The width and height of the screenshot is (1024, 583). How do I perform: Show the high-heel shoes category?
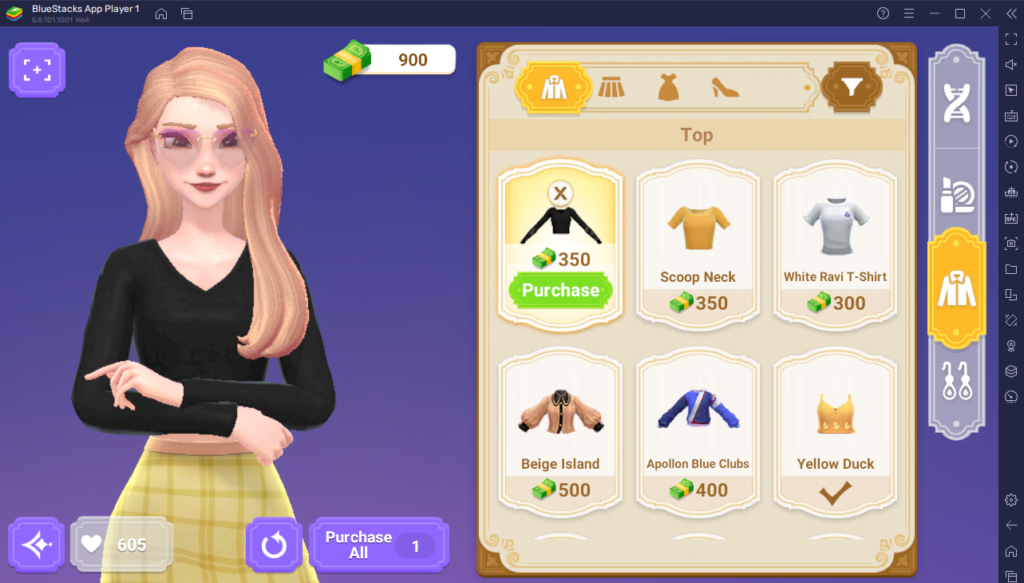725,88
